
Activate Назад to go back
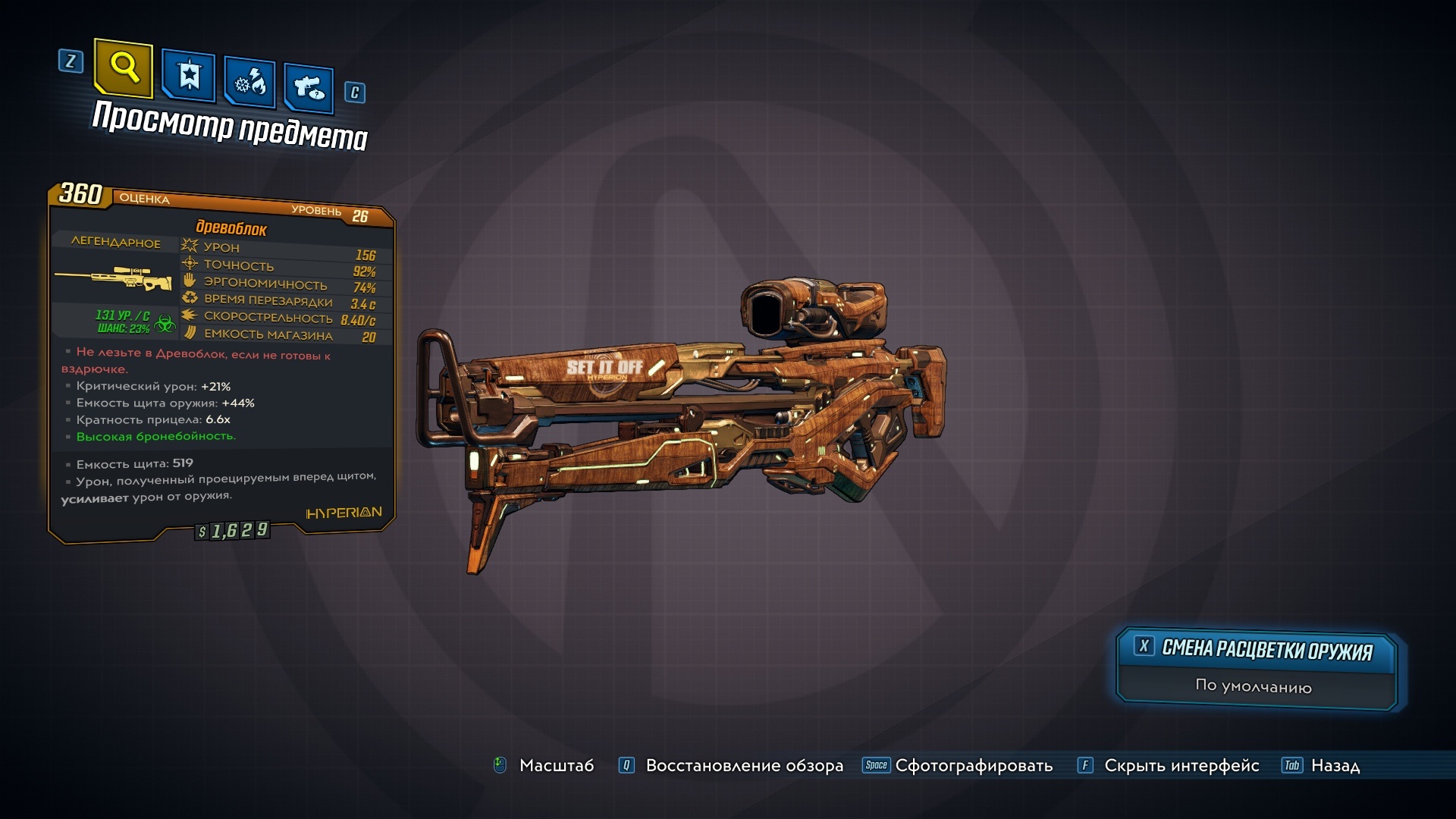[1336, 766]
